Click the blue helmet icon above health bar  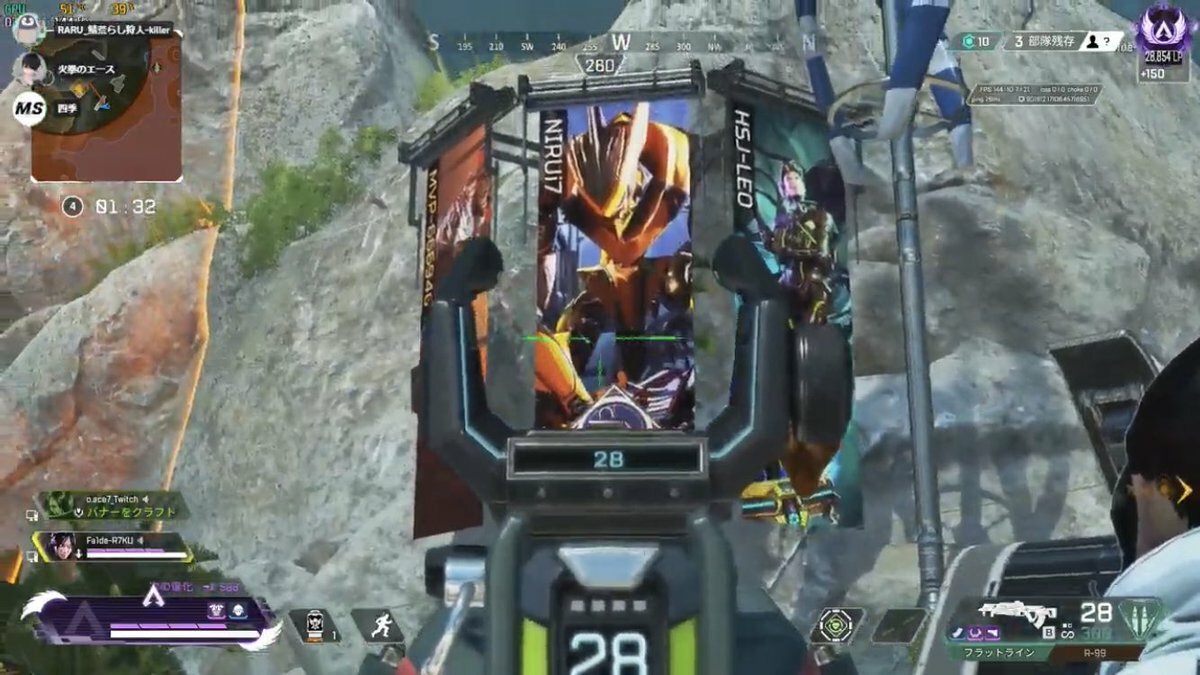pyautogui.click(x=239, y=610)
